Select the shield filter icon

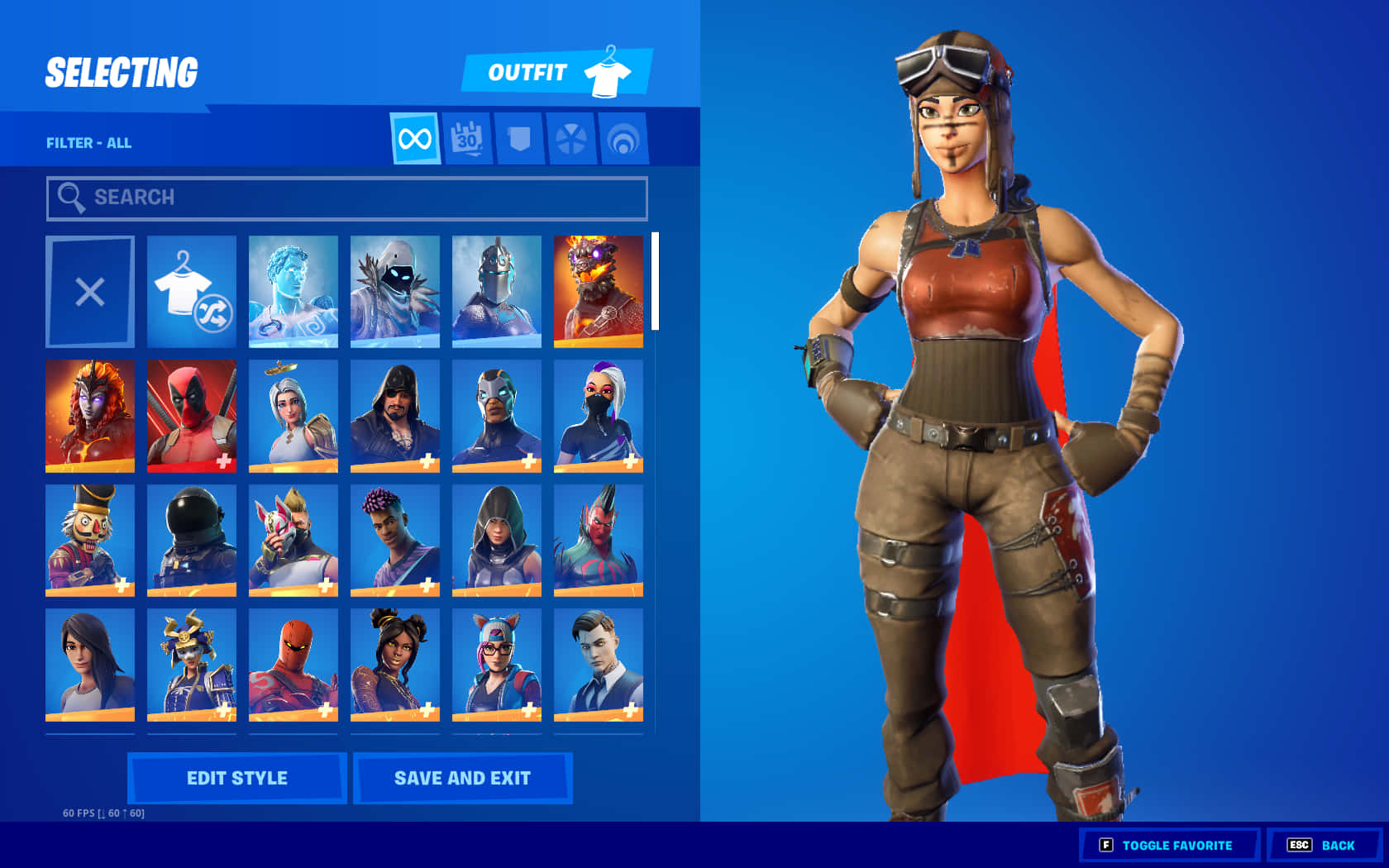pos(519,139)
